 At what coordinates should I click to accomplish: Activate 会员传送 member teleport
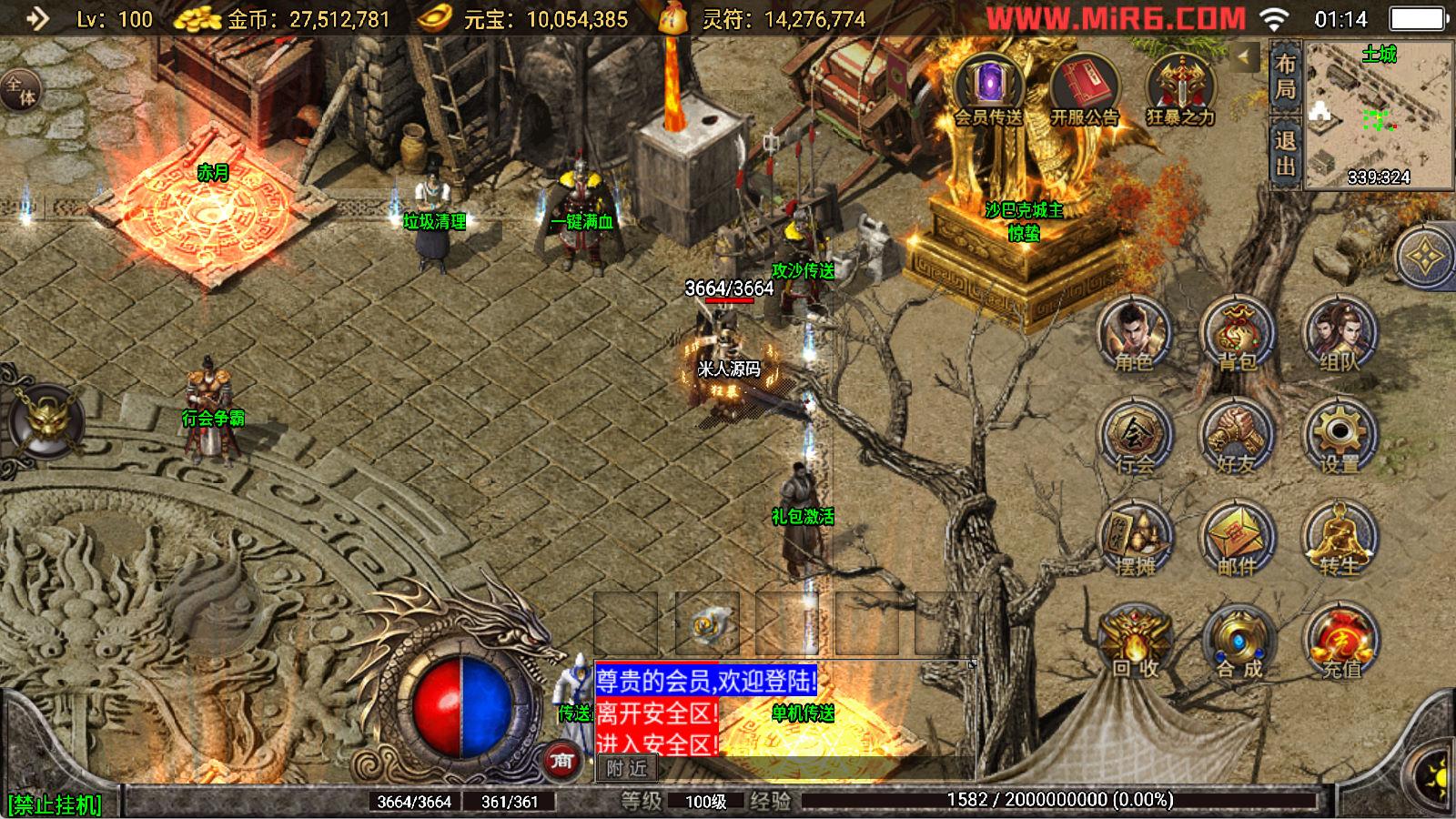coord(988,89)
